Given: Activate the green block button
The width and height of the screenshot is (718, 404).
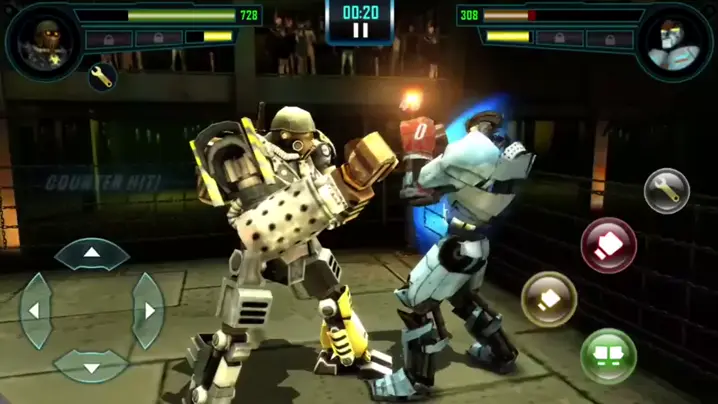Looking at the screenshot, I should (x=608, y=356).
